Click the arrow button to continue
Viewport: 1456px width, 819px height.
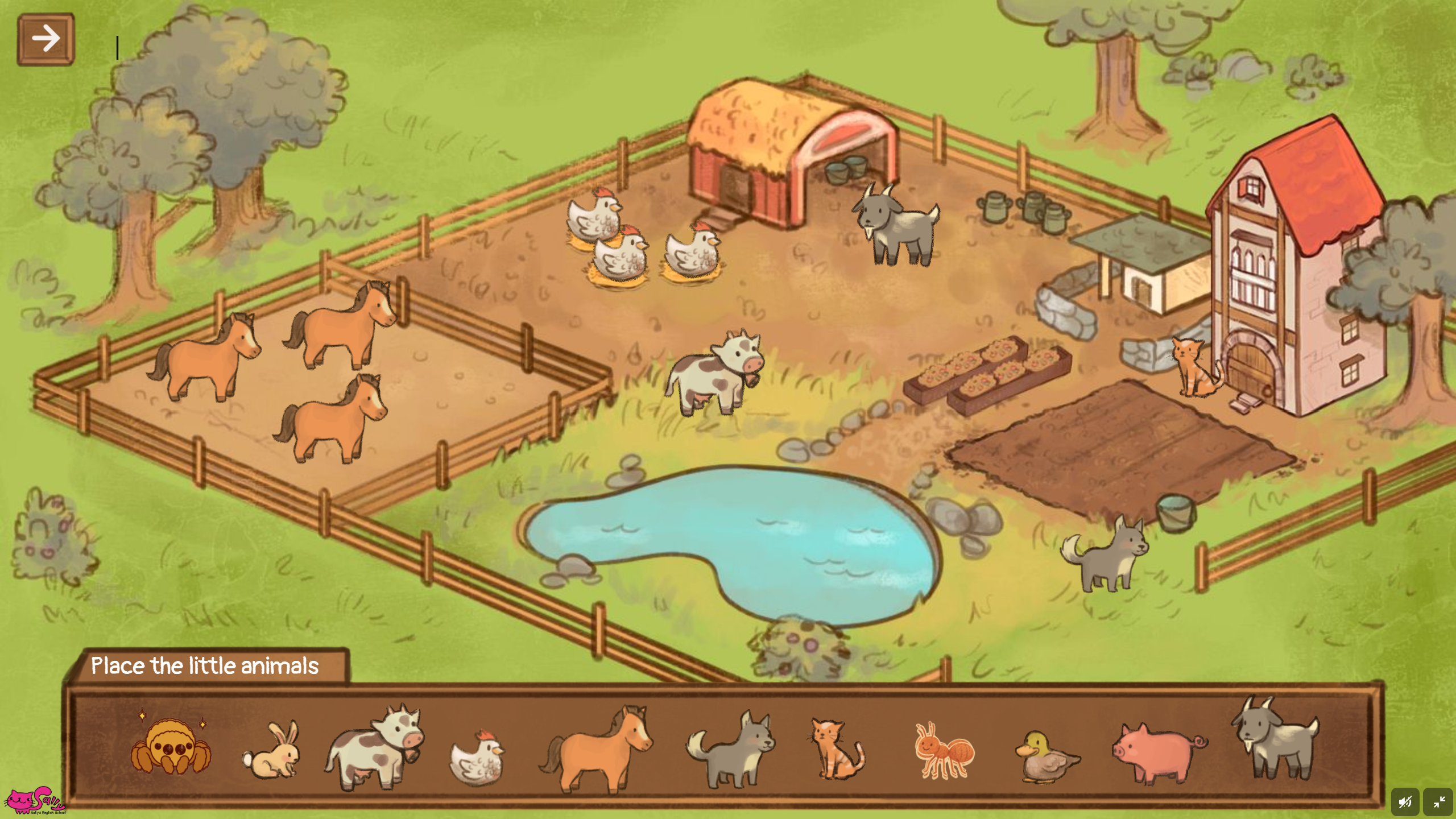click(x=45, y=39)
